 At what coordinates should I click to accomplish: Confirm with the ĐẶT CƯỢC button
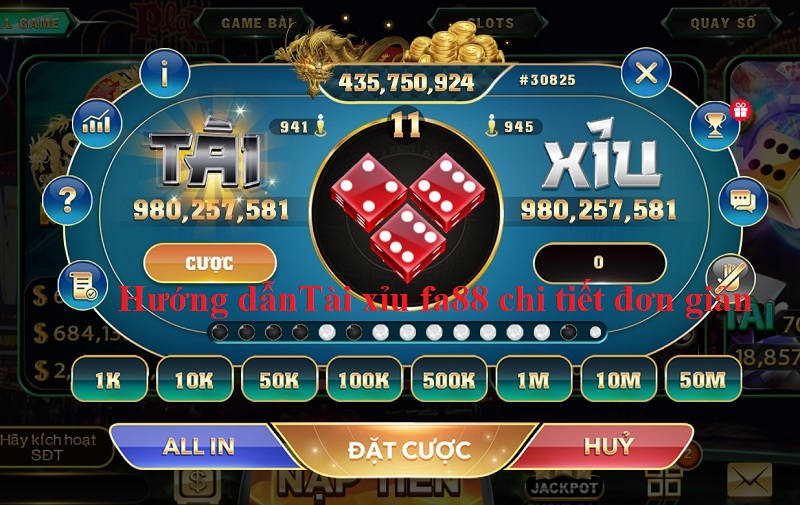(x=409, y=450)
